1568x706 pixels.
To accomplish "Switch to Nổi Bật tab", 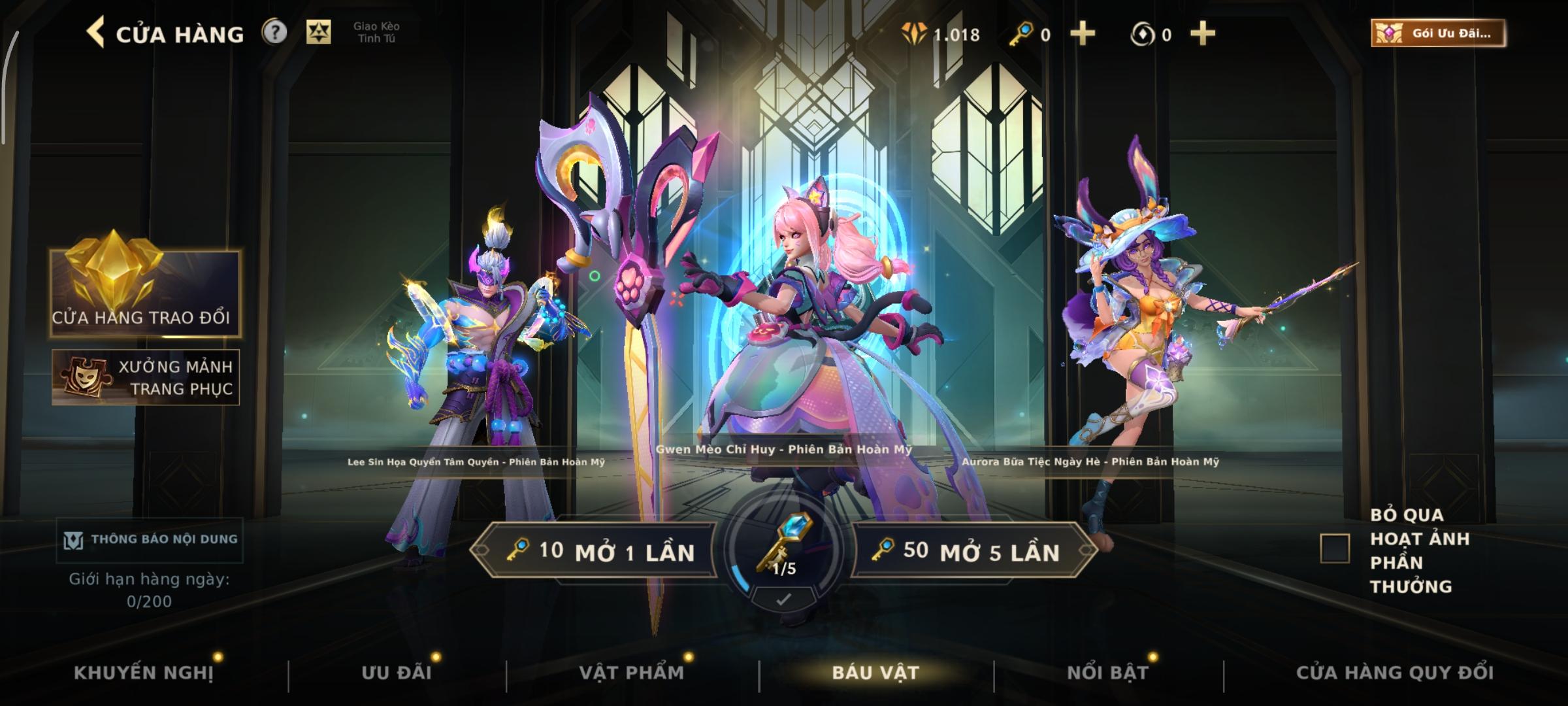I will click(x=1107, y=673).
